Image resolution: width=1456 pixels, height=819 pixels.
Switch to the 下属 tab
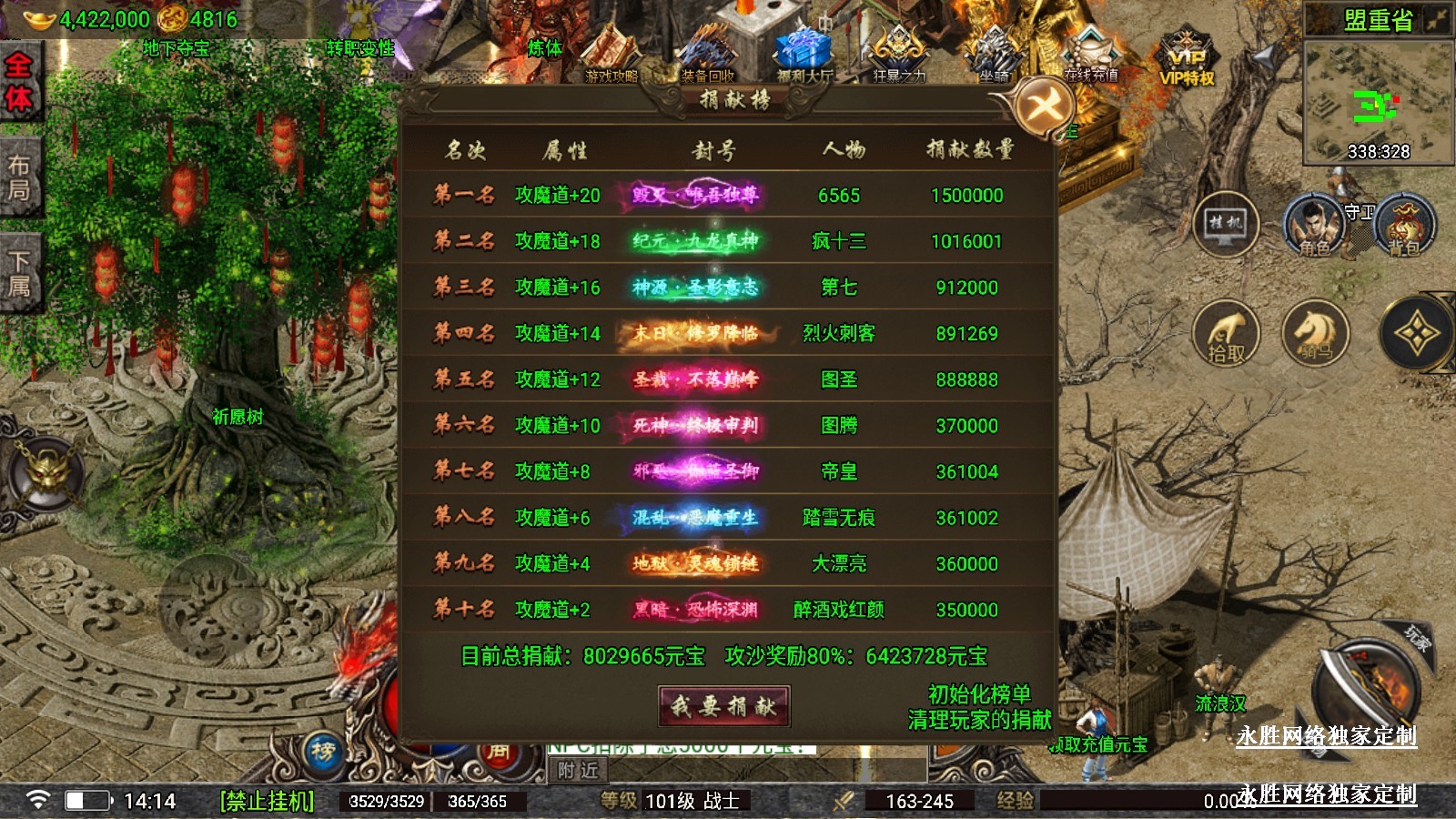click(x=19, y=273)
